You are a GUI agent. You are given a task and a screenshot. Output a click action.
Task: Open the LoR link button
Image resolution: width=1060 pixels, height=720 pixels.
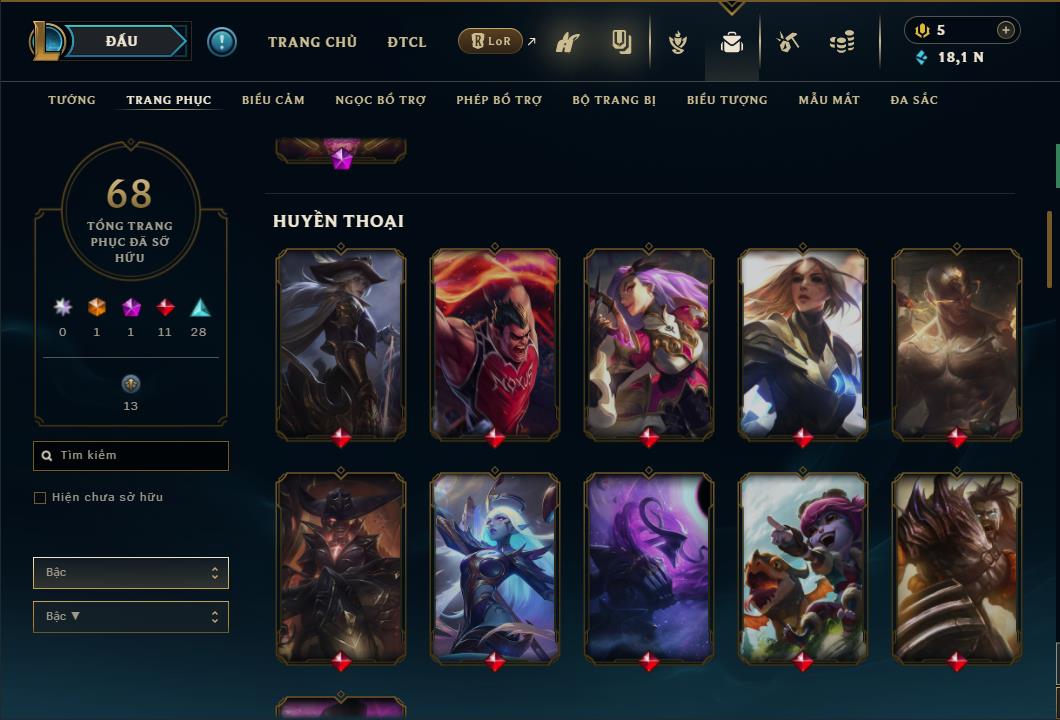coord(490,41)
